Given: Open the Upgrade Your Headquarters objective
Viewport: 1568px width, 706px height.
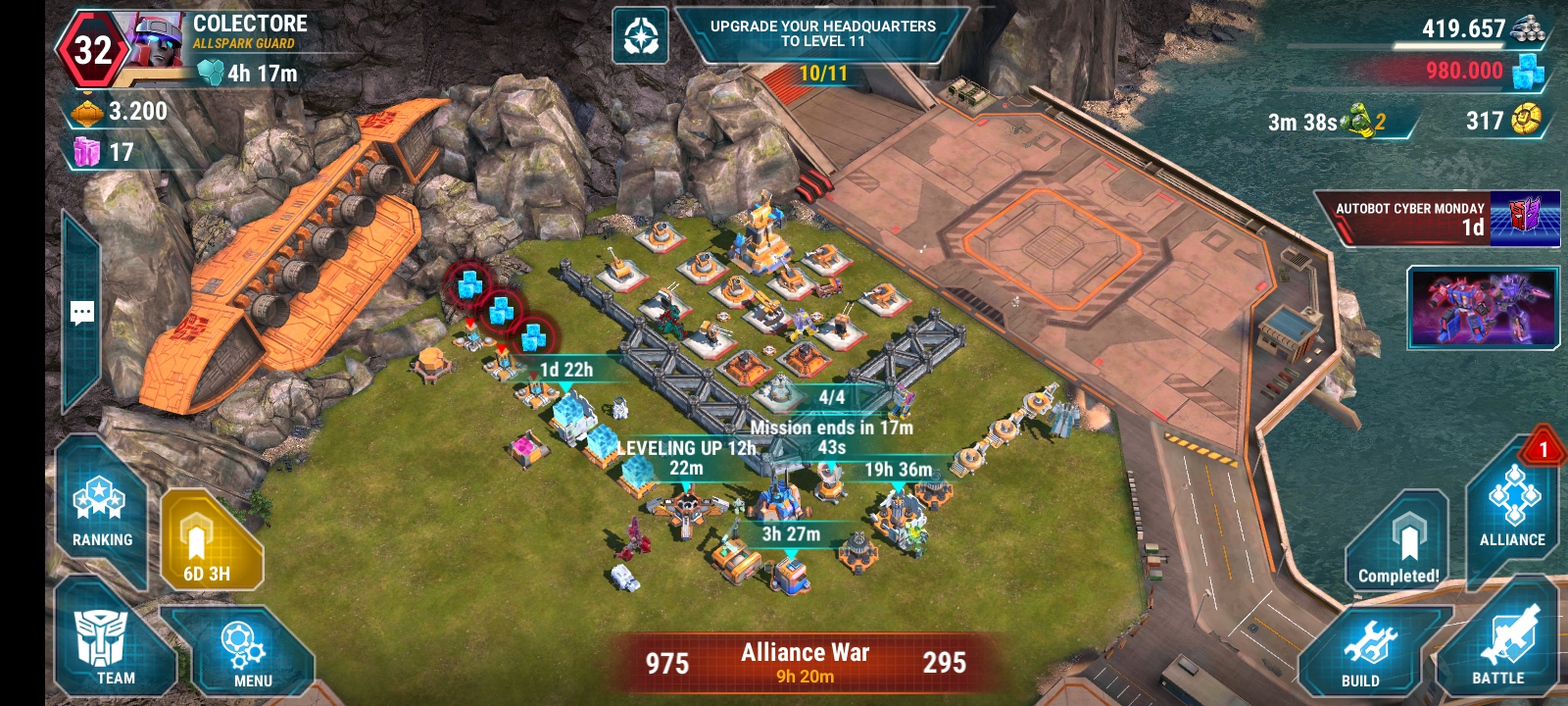Looking at the screenshot, I should click(822, 34).
